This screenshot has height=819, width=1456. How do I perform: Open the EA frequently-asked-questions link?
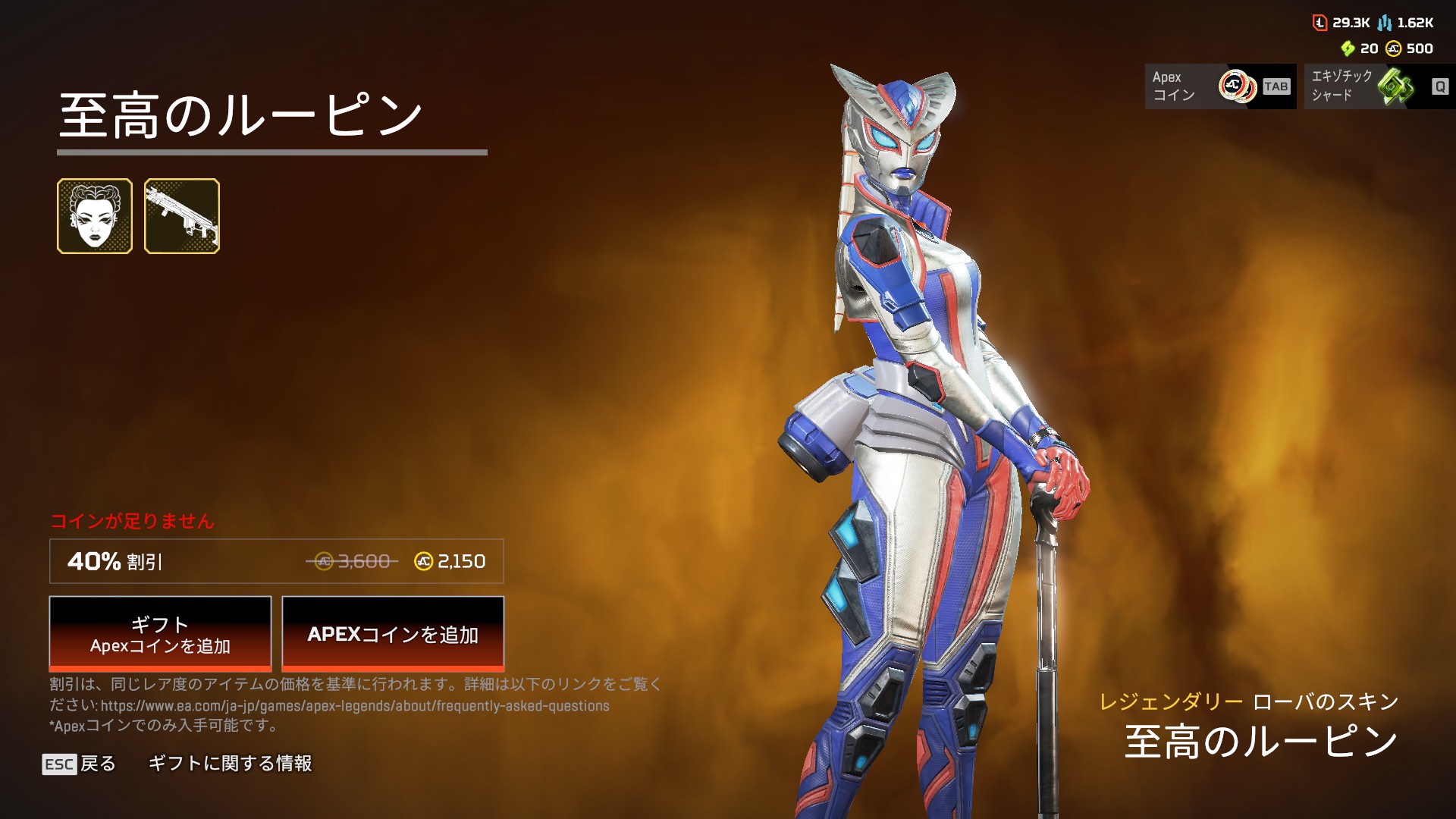(x=355, y=706)
